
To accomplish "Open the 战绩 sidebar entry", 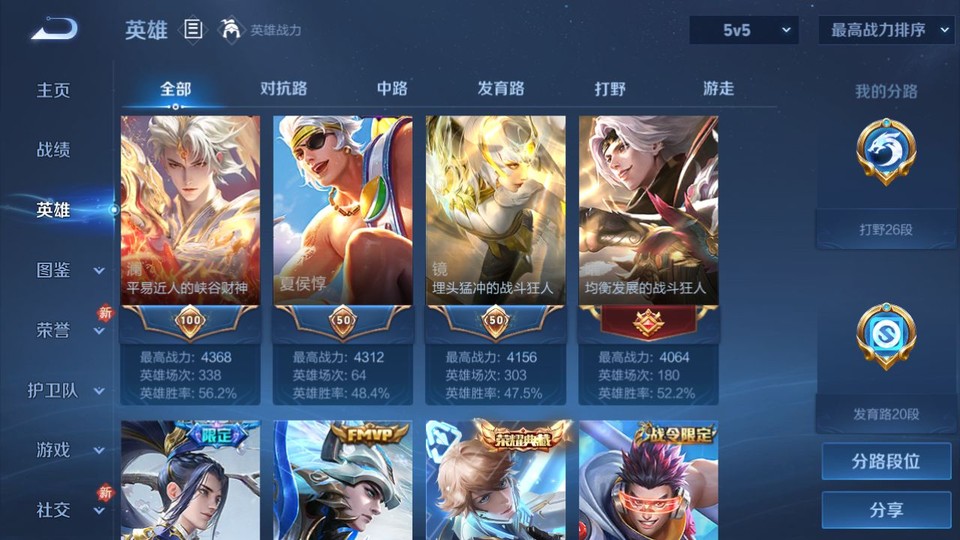I will click(54, 150).
